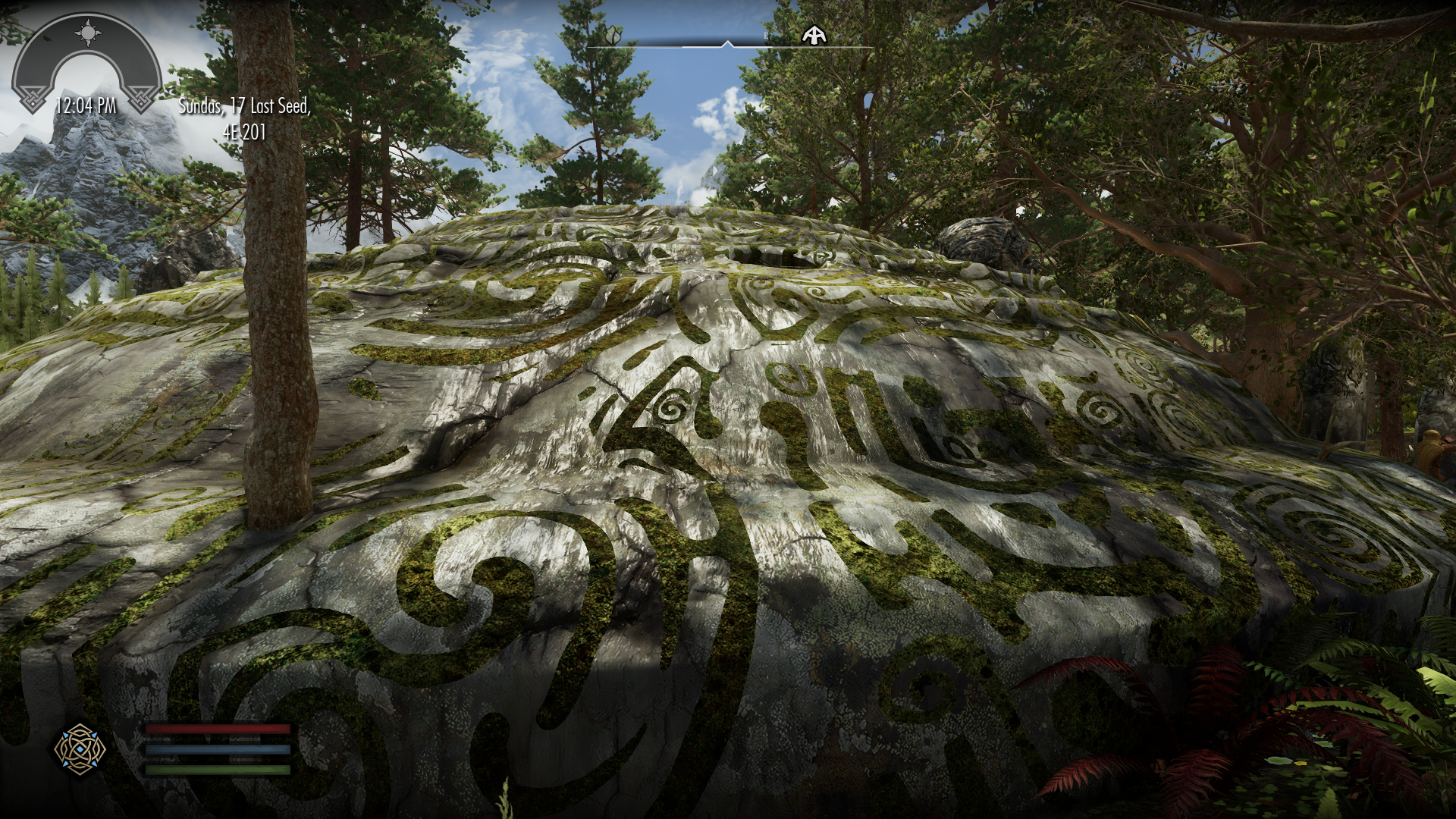Click the E cardinal marker on the compass
The image size is (1456, 819).
[x=765, y=36]
